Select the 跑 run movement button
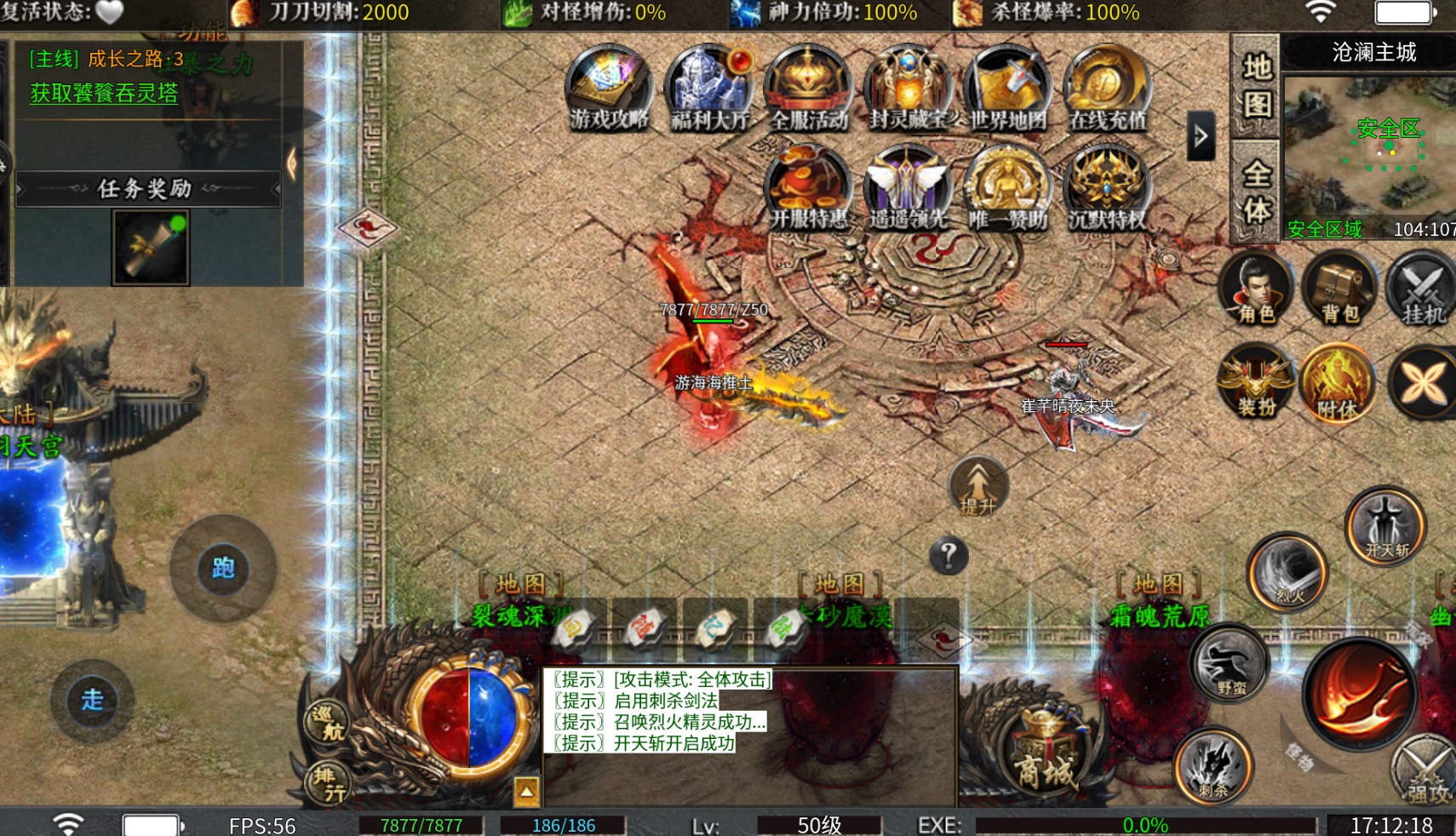 pos(223,568)
